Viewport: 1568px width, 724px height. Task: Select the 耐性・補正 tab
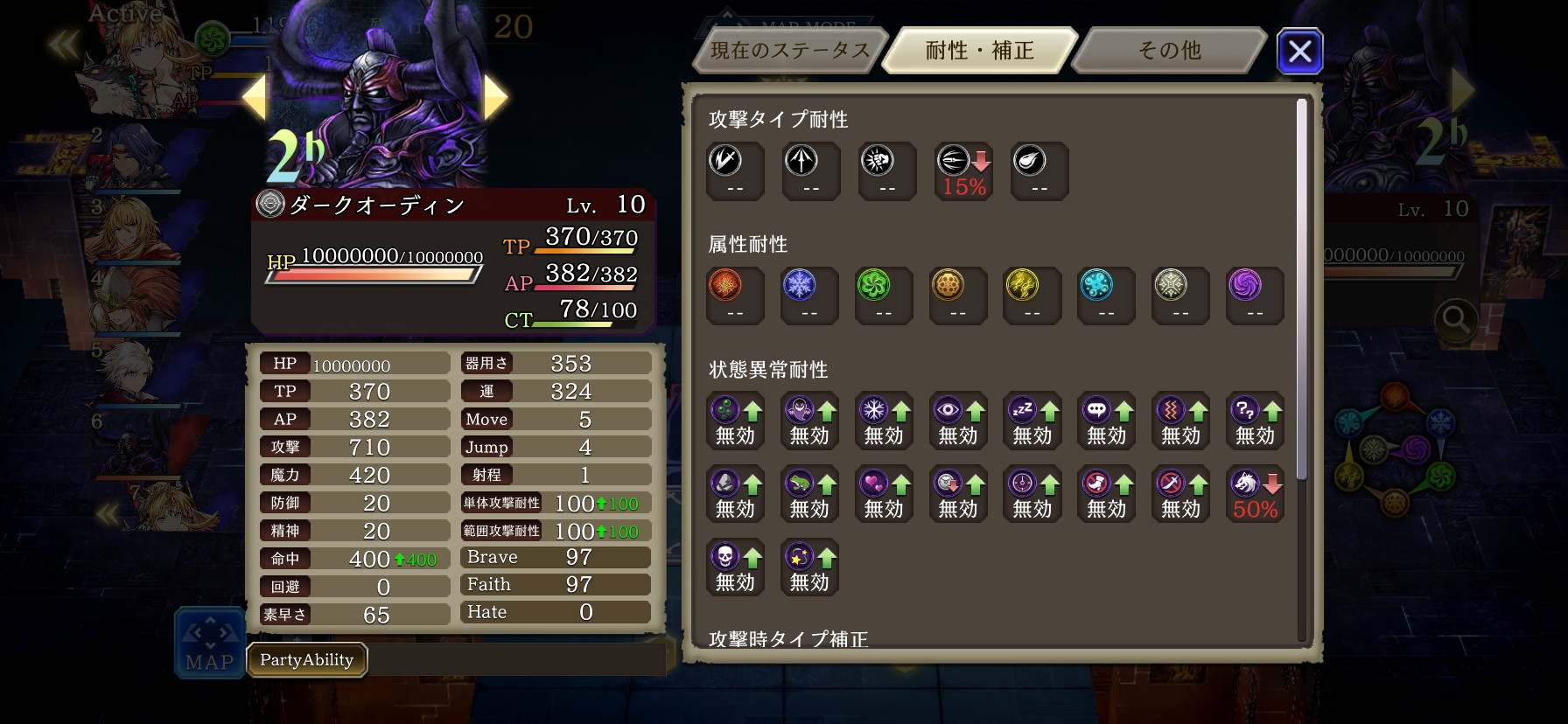(980, 51)
